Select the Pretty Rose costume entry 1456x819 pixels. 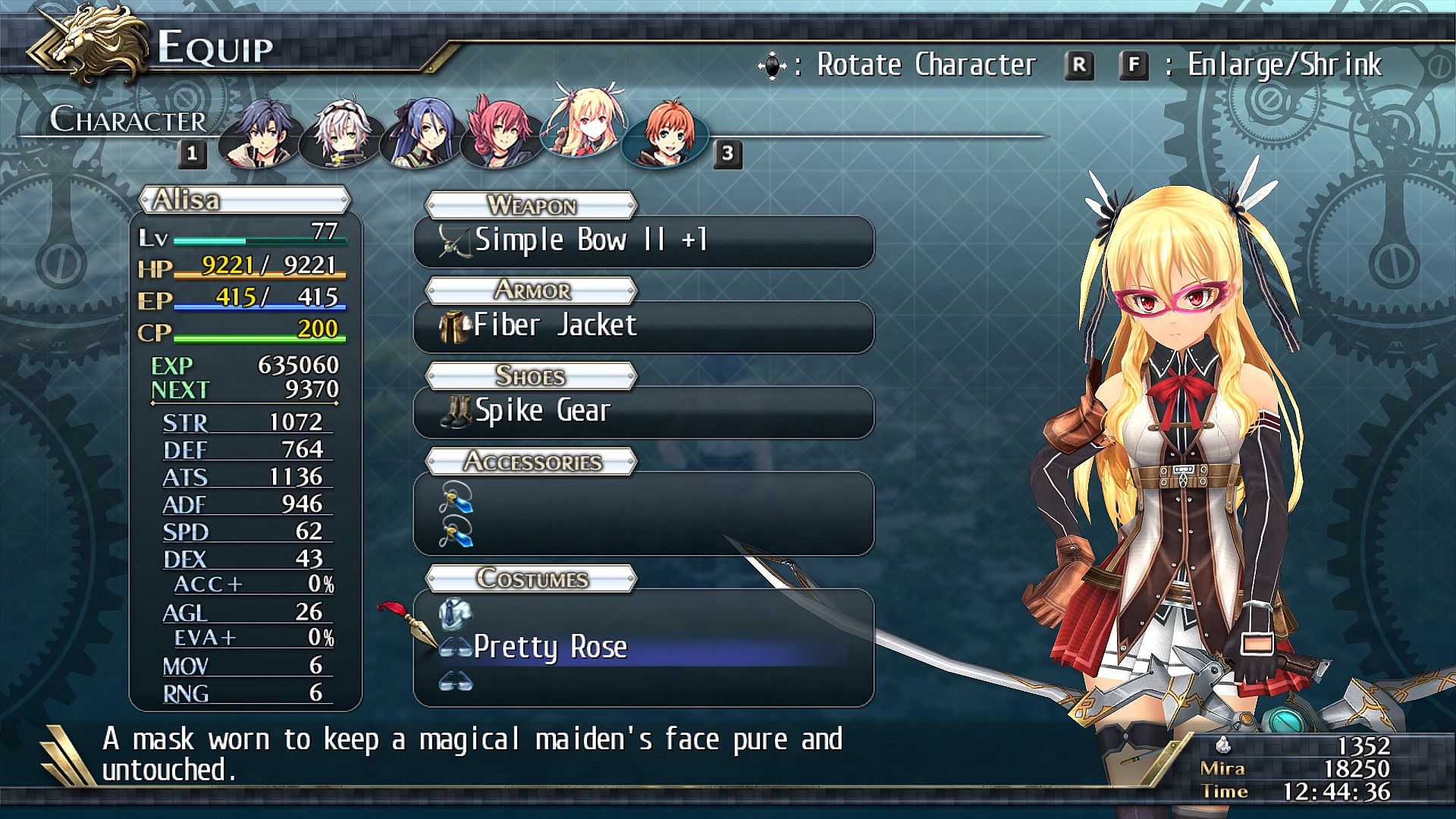[643, 648]
